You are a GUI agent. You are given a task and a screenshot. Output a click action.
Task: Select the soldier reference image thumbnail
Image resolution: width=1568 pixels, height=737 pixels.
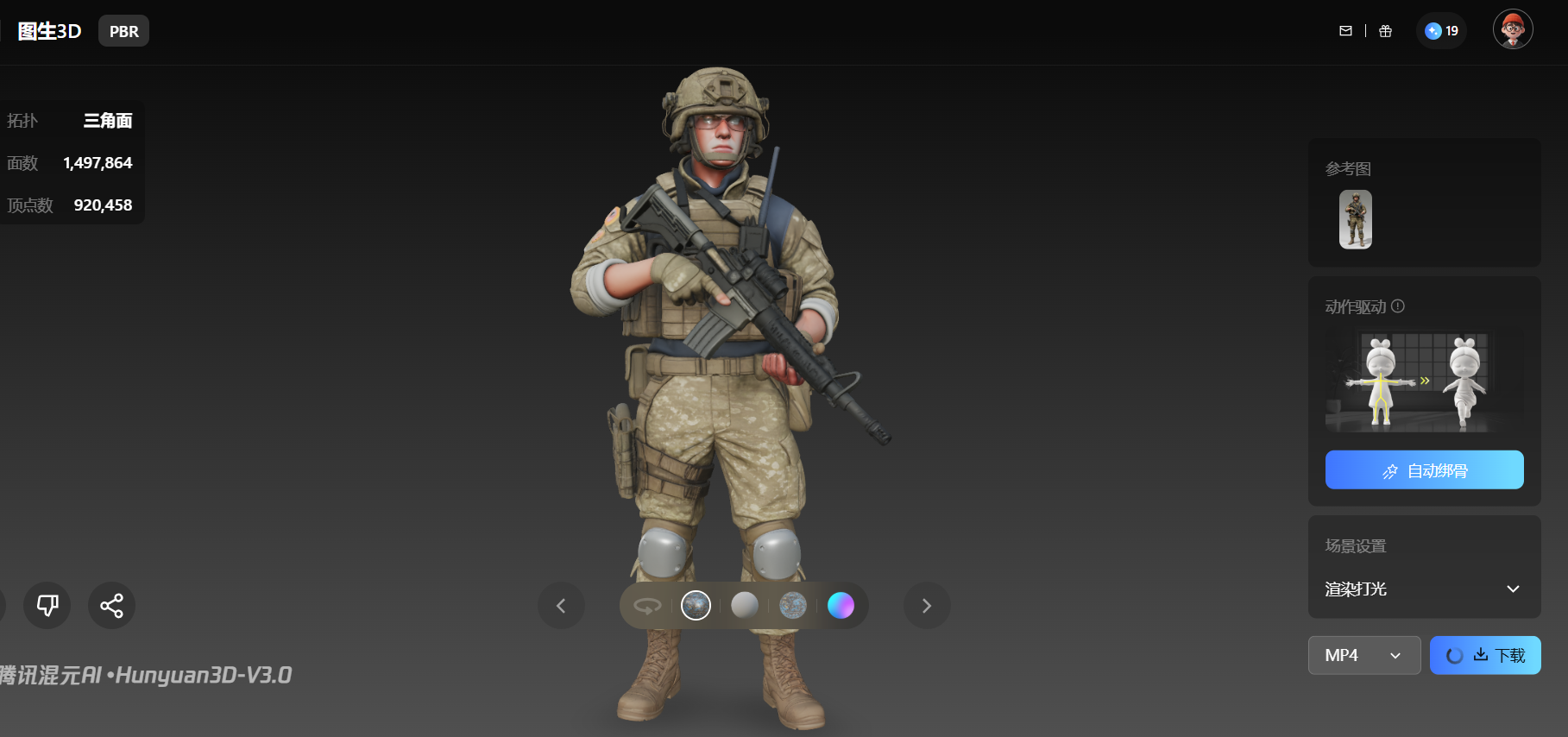(1355, 220)
